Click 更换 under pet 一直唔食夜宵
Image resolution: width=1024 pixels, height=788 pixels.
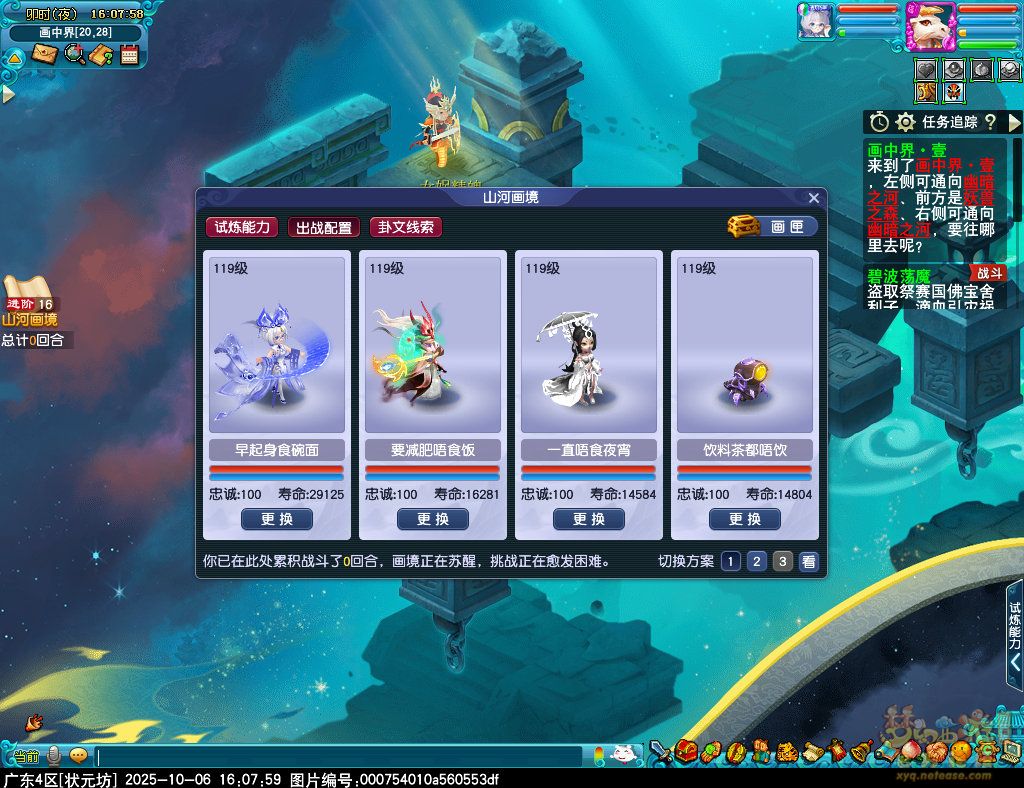pos(589,519)
